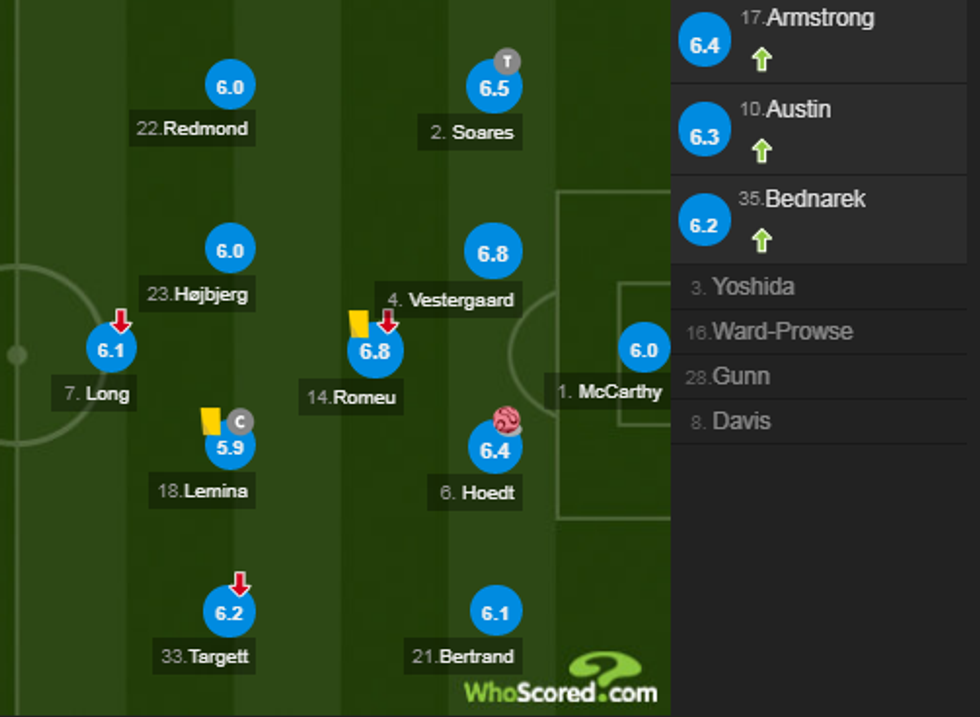Open the WhoScored.com logo link

tap(561, 680)
